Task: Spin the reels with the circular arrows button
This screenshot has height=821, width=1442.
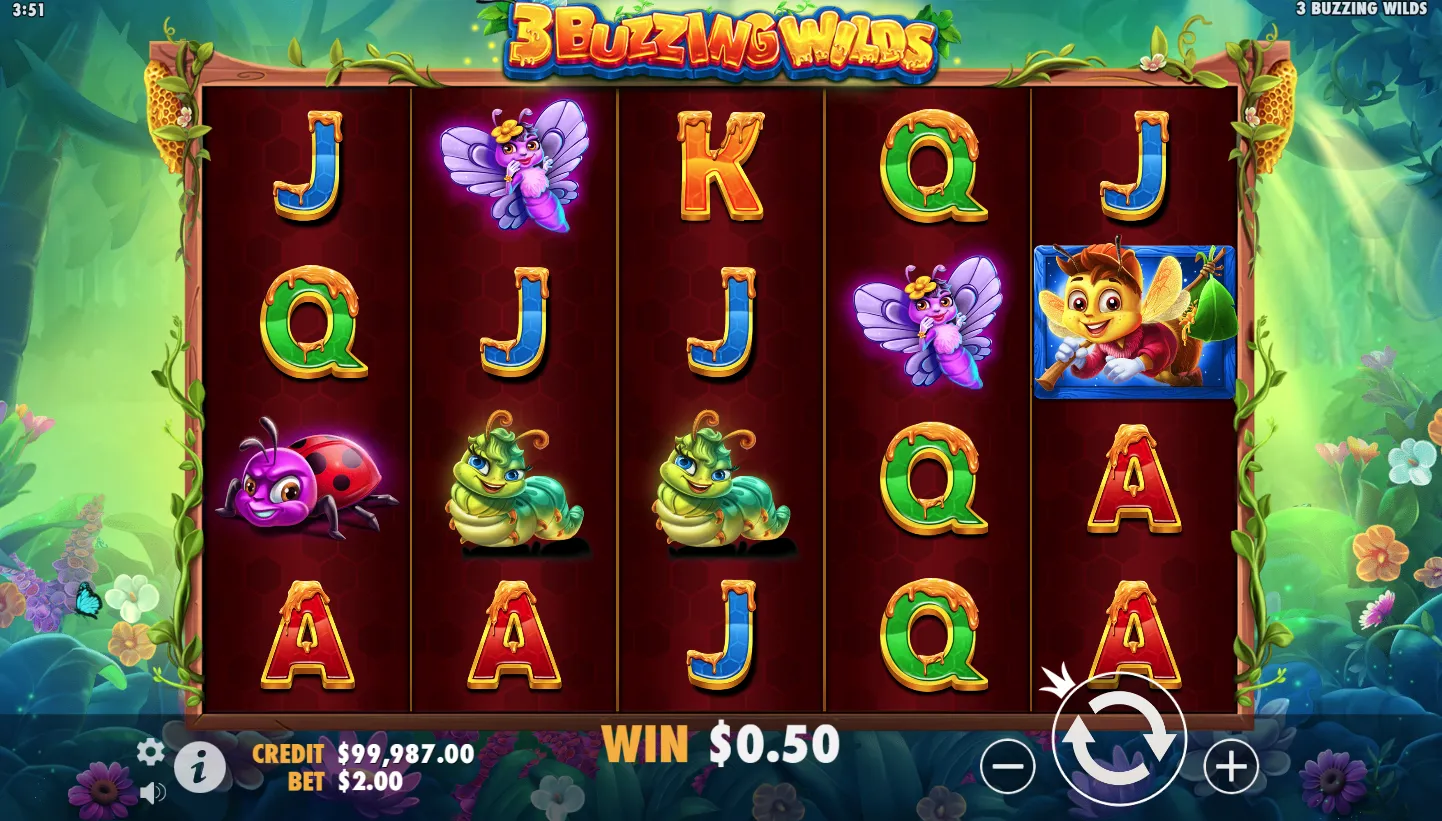Action: pyautogui.click(x=1119, y=739)
